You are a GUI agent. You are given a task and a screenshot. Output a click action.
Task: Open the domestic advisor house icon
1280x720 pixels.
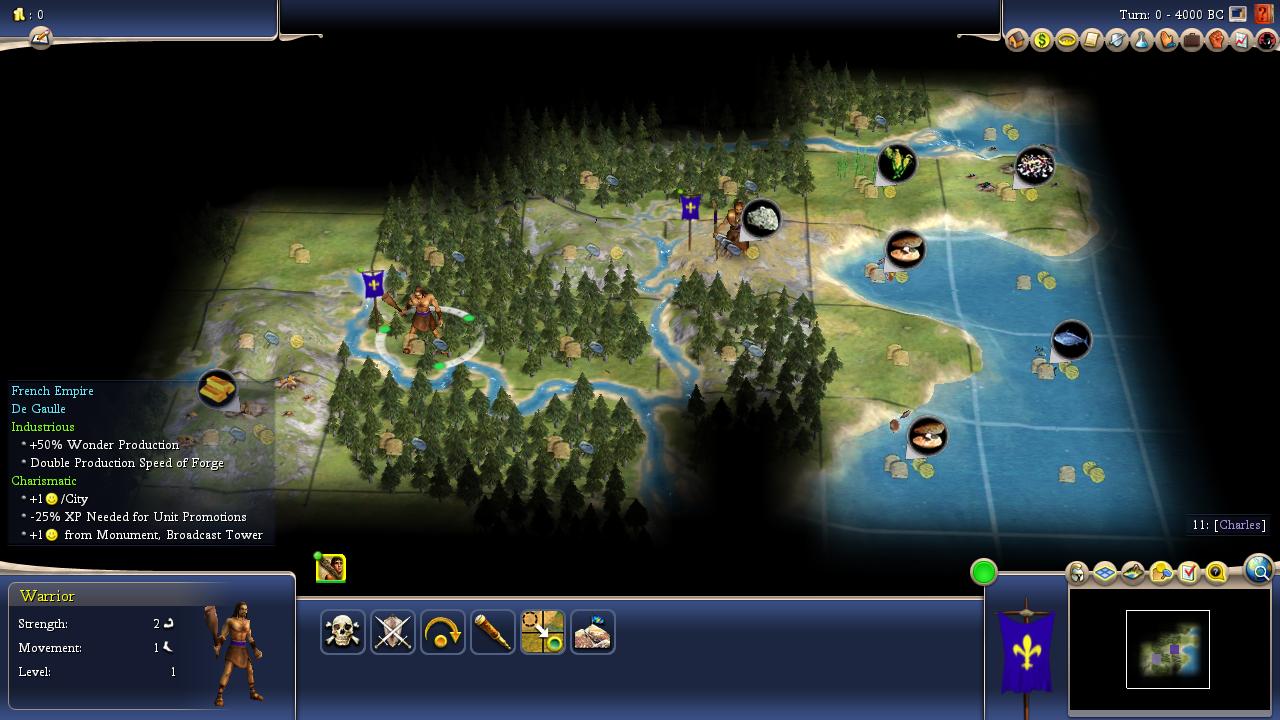point(1017,41)
